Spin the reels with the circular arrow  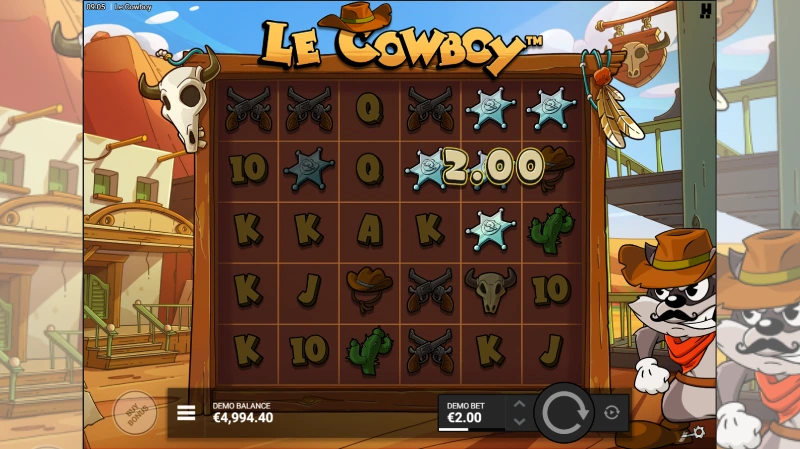(x=566, y=412)
